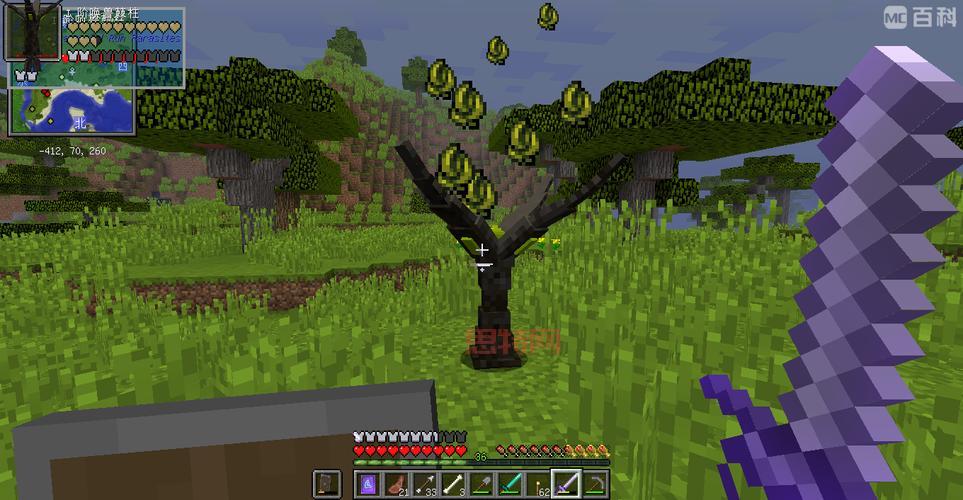Viewport: 963px width, 500px height.
Task: Pick the torch stack of 62
Action: pyautogui.click(x=538, y=484)
